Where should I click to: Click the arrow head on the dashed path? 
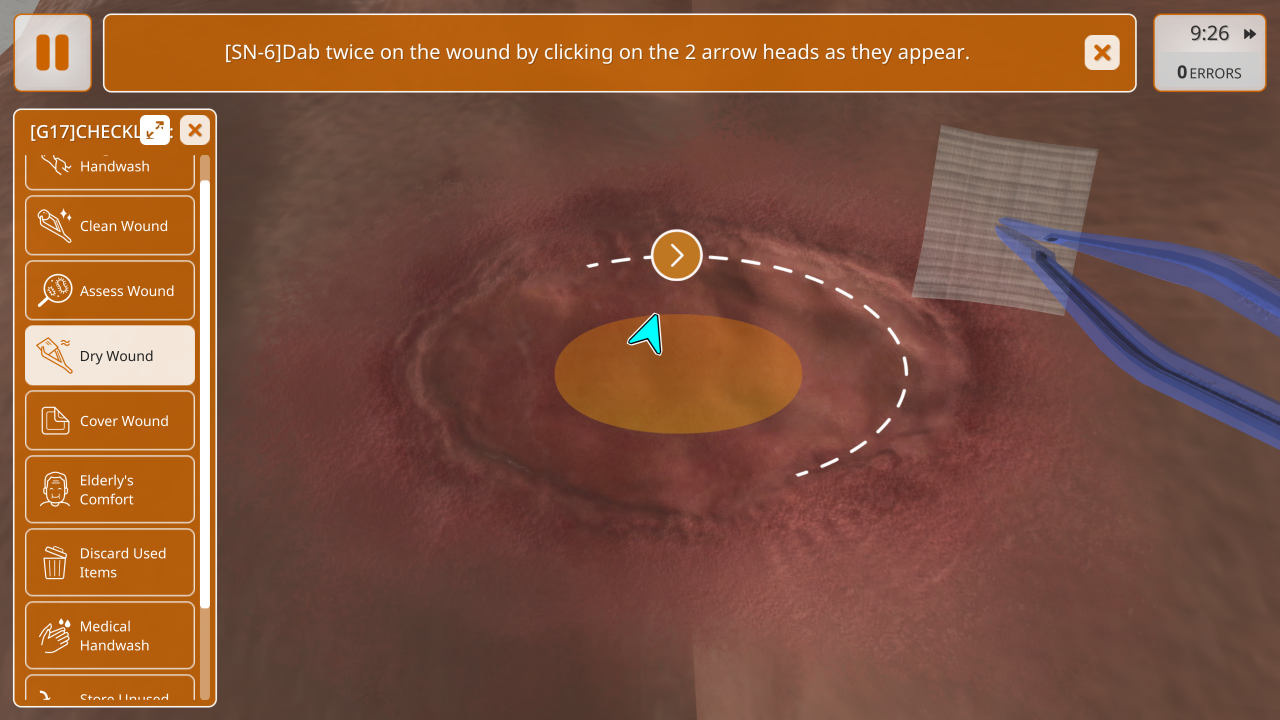pyautogui.click(x=677, y=255)
